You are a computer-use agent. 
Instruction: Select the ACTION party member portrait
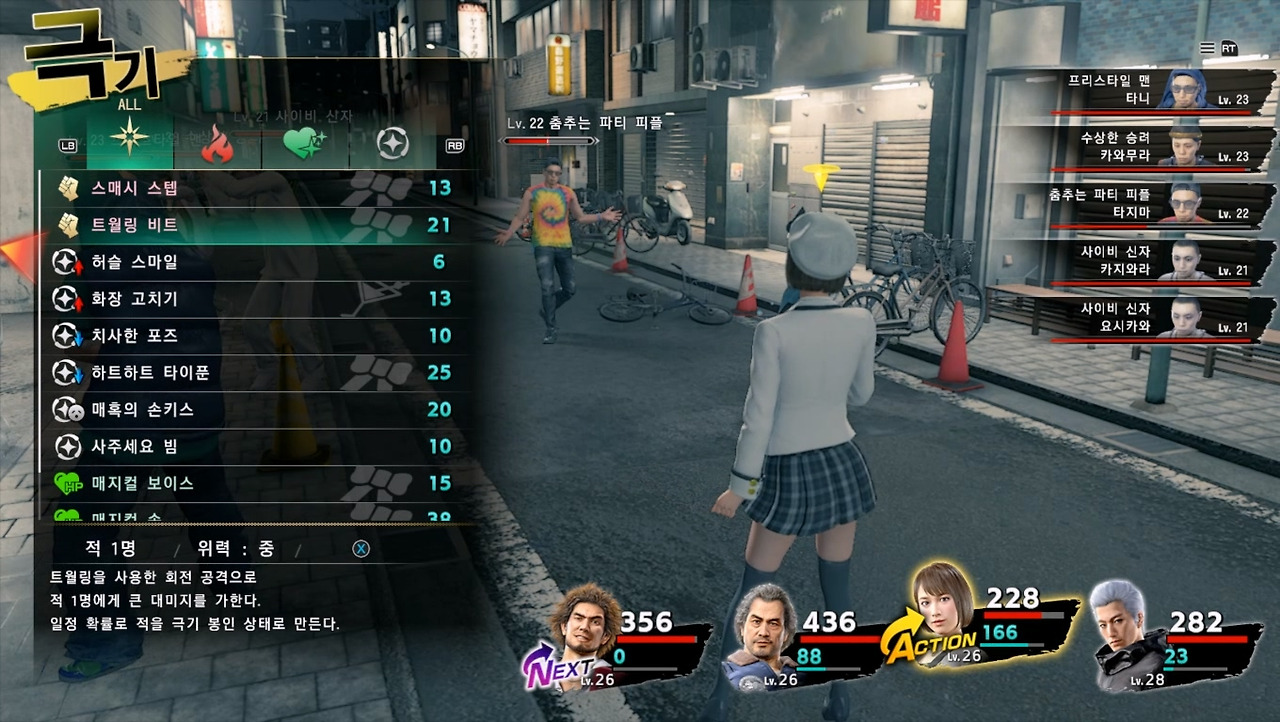tap(941, 614)
